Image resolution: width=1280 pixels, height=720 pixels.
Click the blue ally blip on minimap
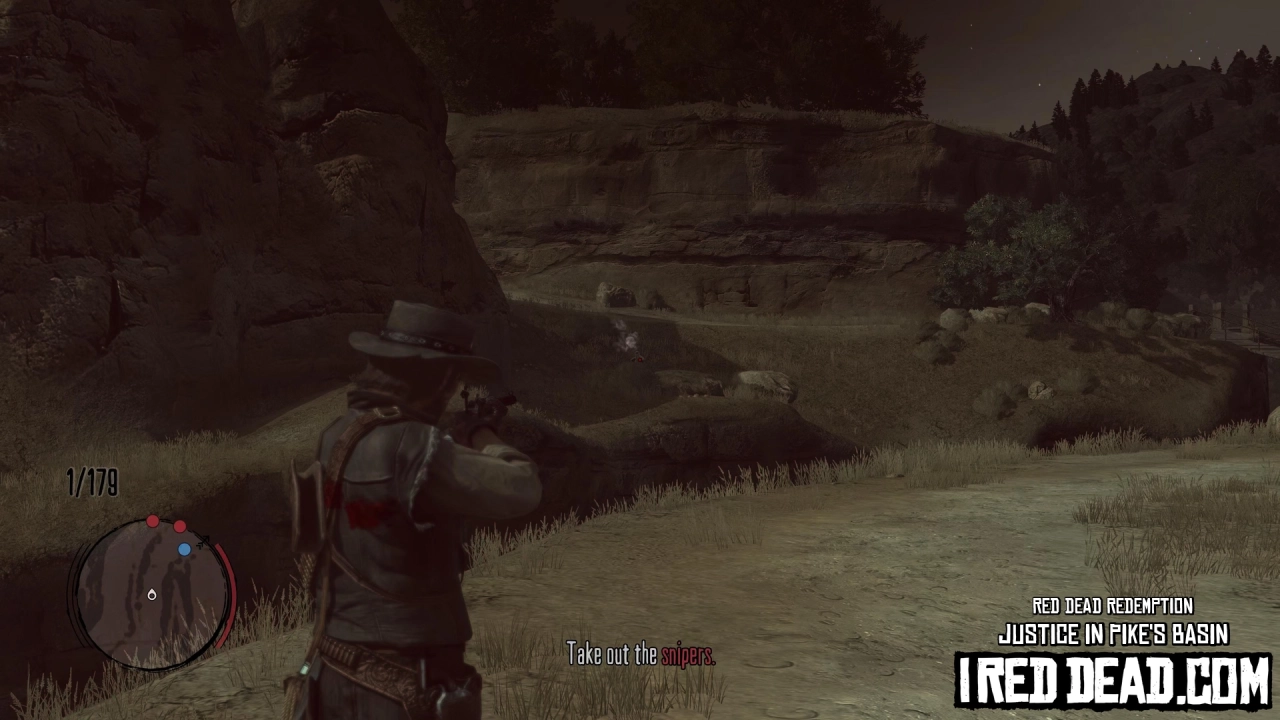[x=184, y=548]
